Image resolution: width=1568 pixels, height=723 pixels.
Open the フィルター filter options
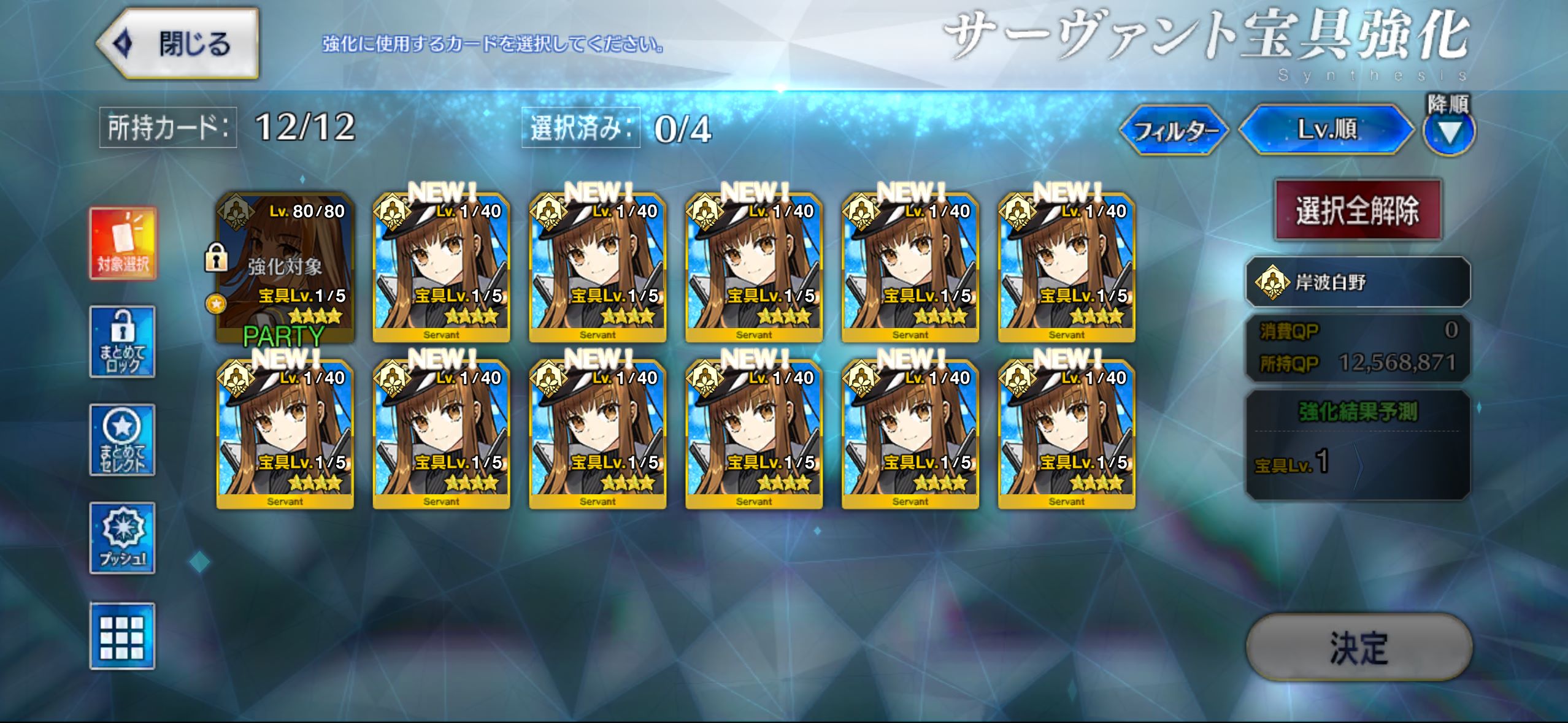click(x=1174, y=130)
